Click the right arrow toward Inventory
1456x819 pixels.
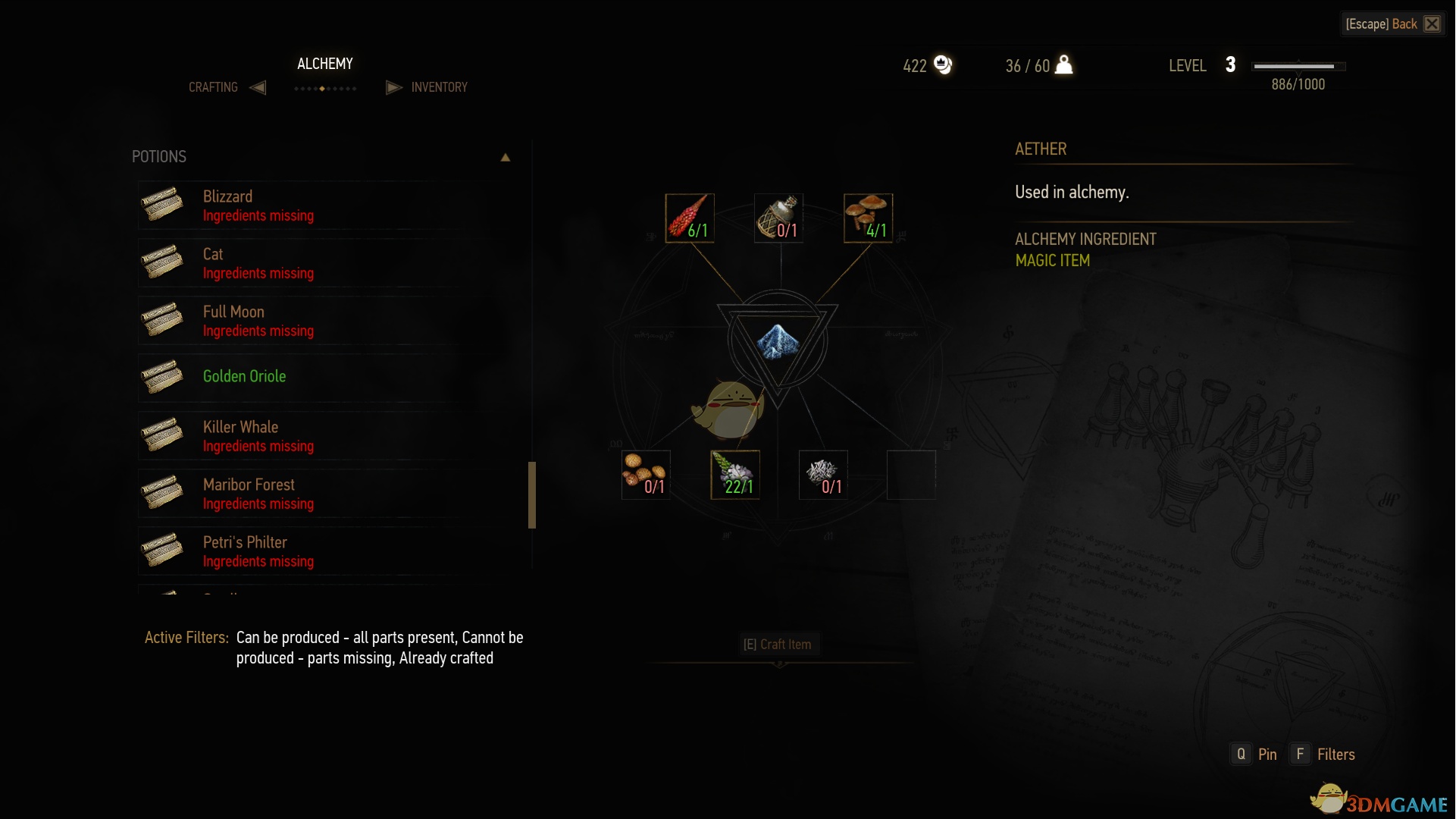click(x=393, y=87)
